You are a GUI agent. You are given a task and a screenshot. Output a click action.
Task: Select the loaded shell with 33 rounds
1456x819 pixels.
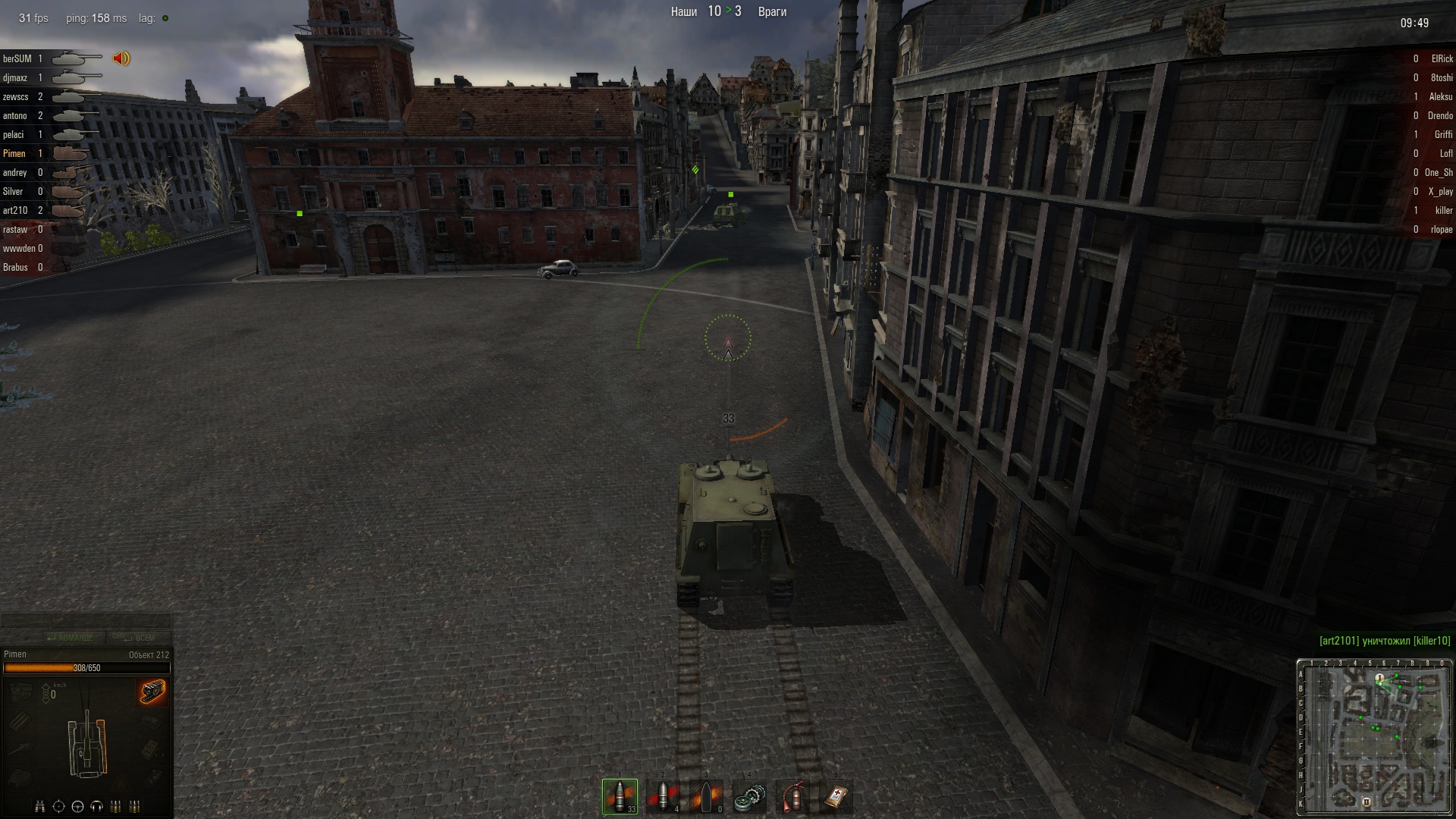[620, 796]
